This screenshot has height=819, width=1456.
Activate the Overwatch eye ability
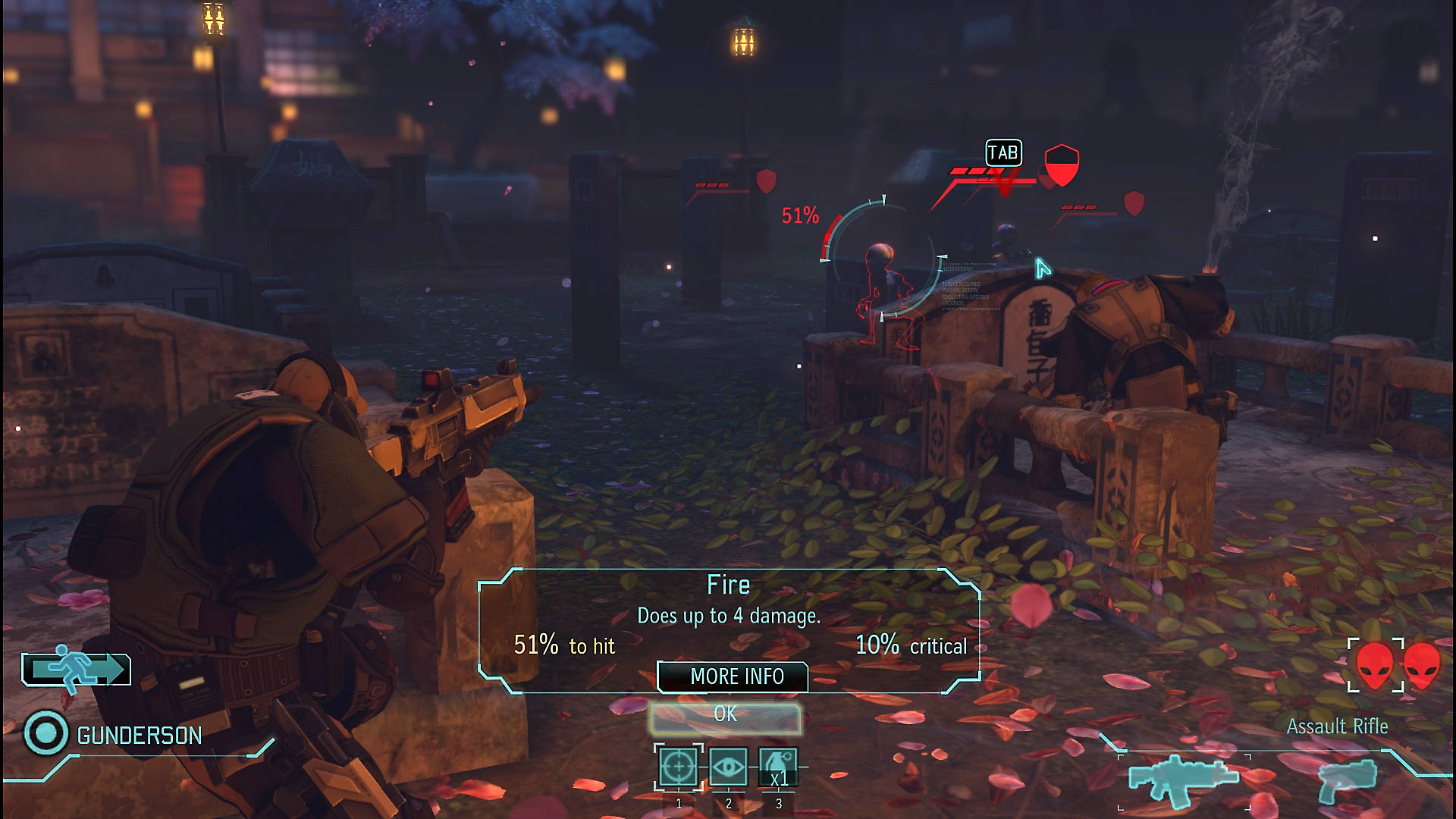[728, 767]
